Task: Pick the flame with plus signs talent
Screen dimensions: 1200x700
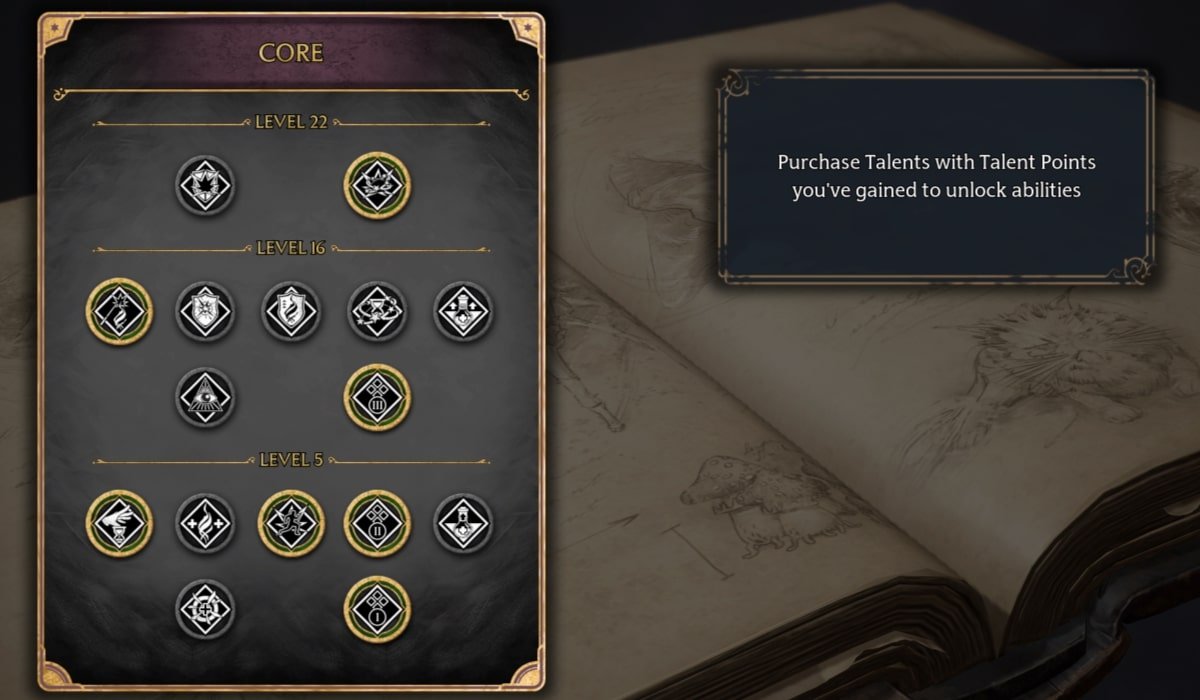Action: 205,523
